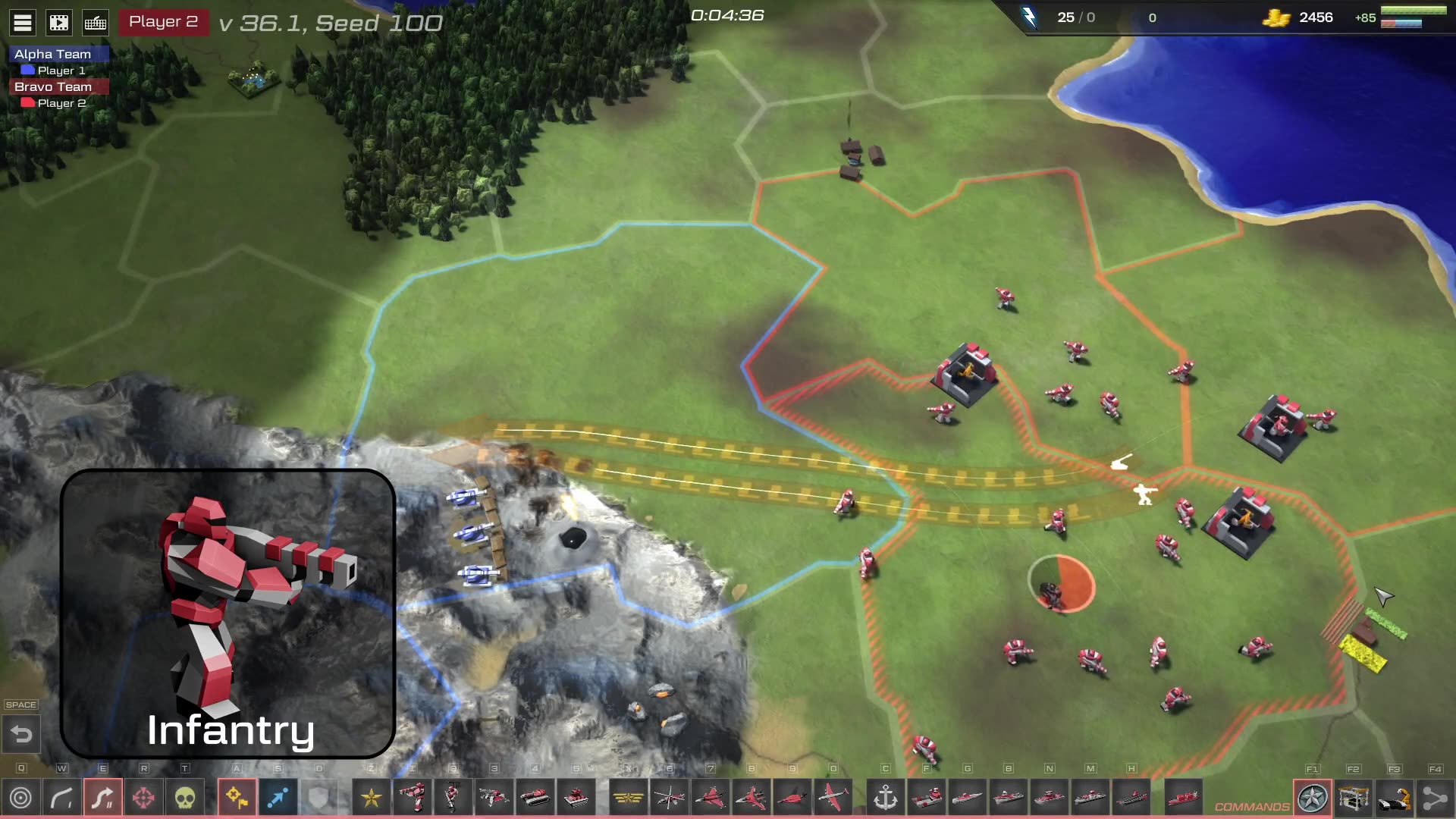
Task: Select the pink crosshair attack command
Action: (x=144, y=798)
